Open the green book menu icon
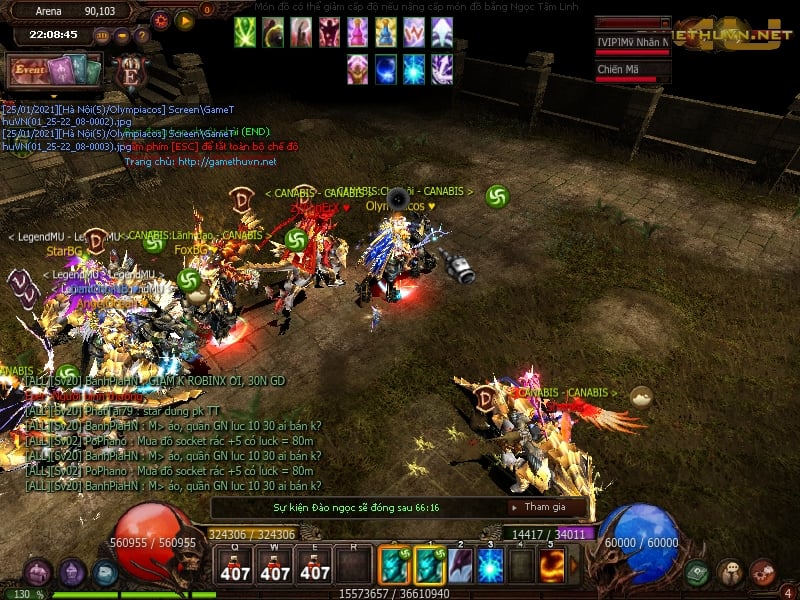Image resolution: width=800 pixels, height=600 pixels. (697, 572)
